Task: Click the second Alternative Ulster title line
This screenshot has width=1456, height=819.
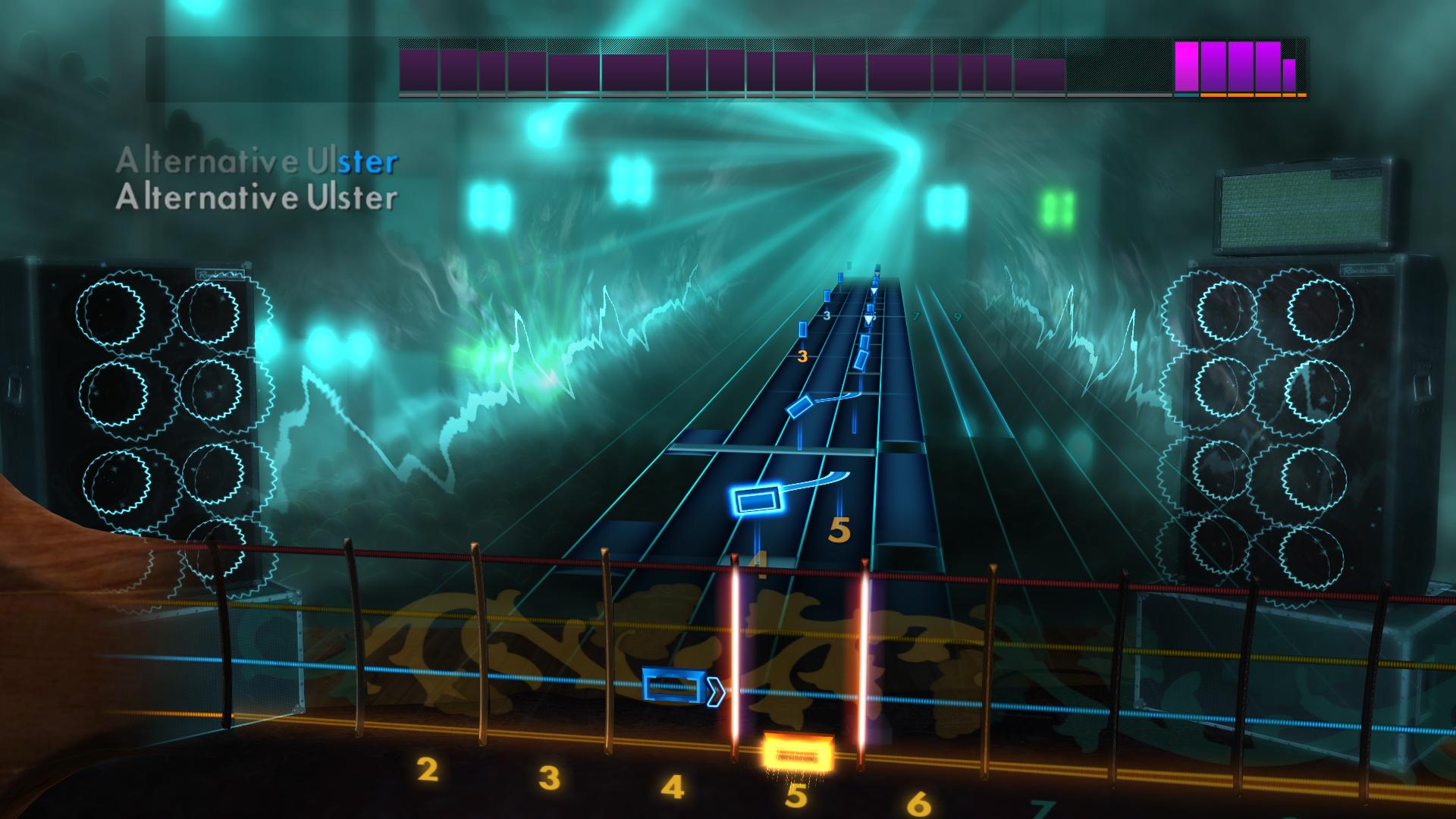Action: pyautogui.click(x=258, y=200)
